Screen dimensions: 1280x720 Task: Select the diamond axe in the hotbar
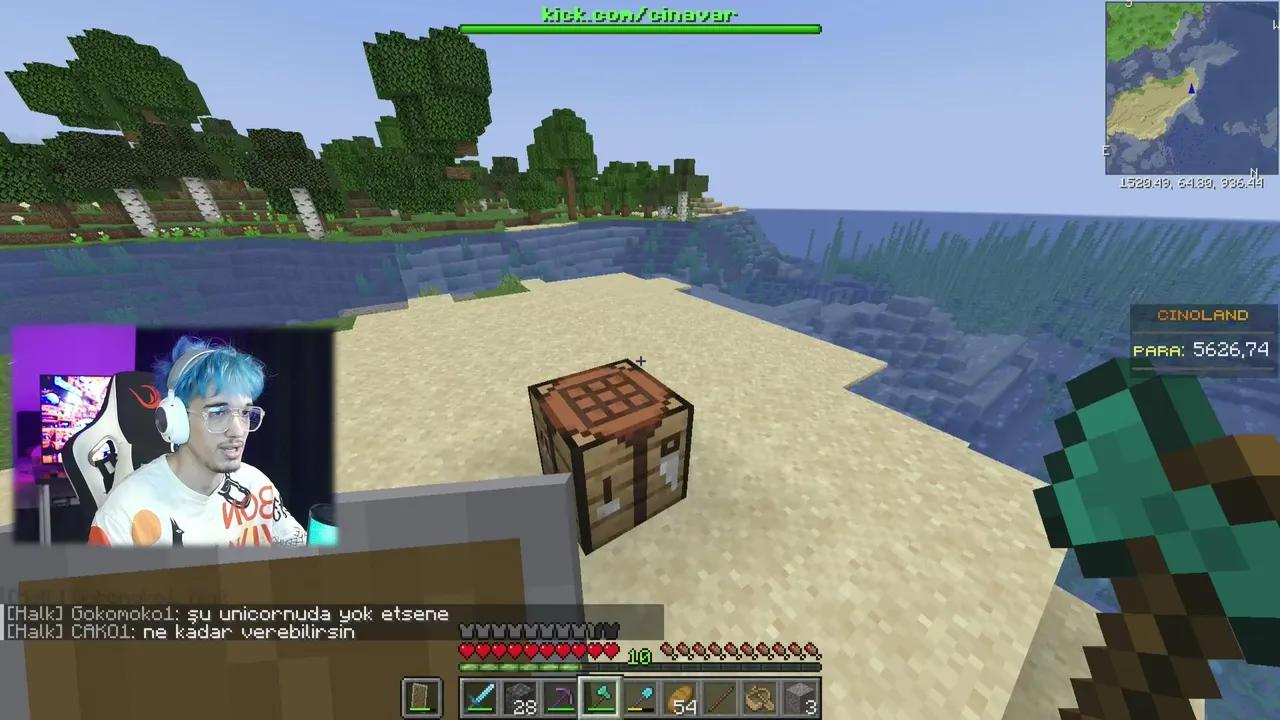click(600, 697)
